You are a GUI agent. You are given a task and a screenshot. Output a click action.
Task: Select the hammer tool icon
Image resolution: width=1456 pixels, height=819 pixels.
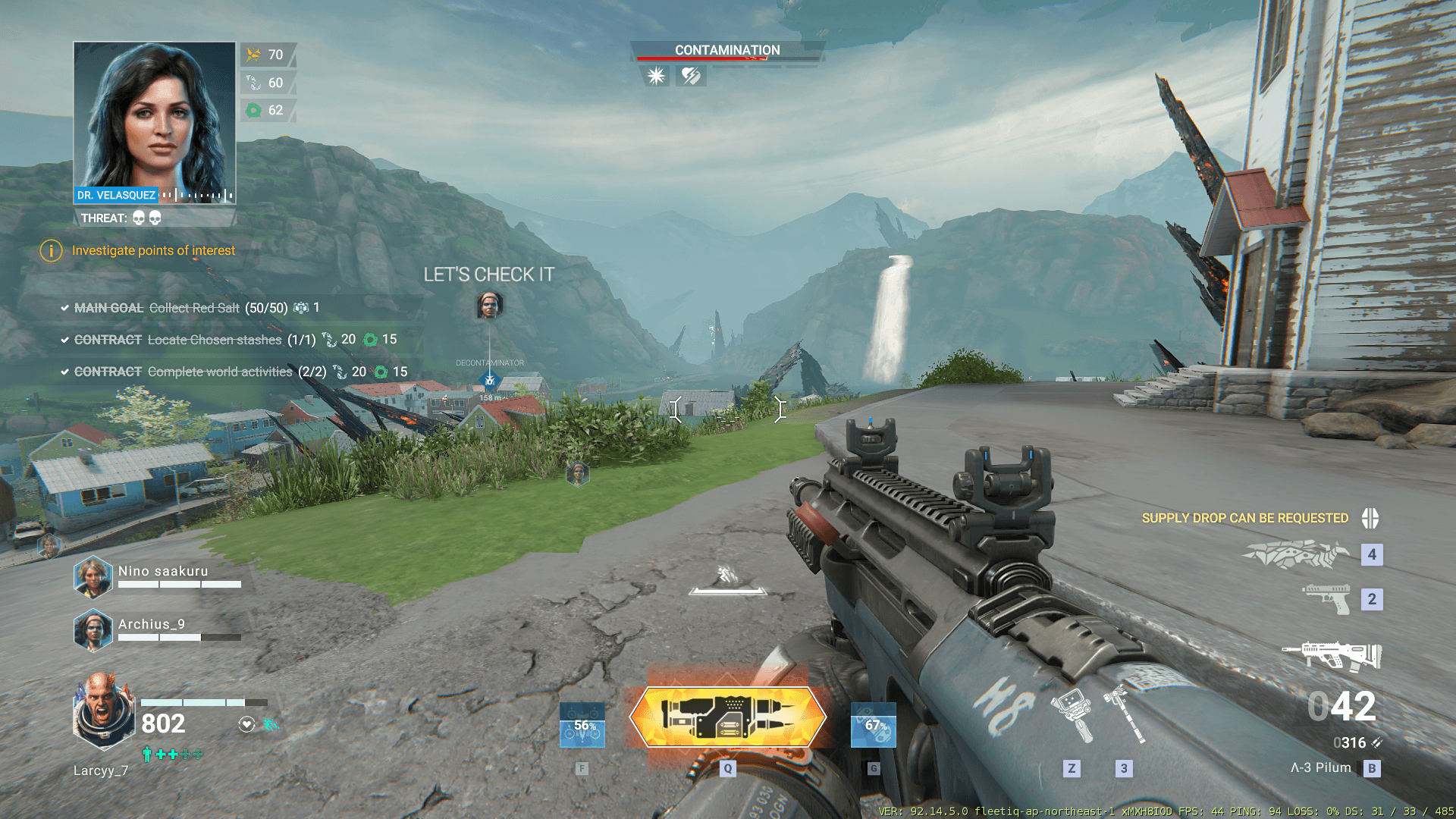point(1124,714)
